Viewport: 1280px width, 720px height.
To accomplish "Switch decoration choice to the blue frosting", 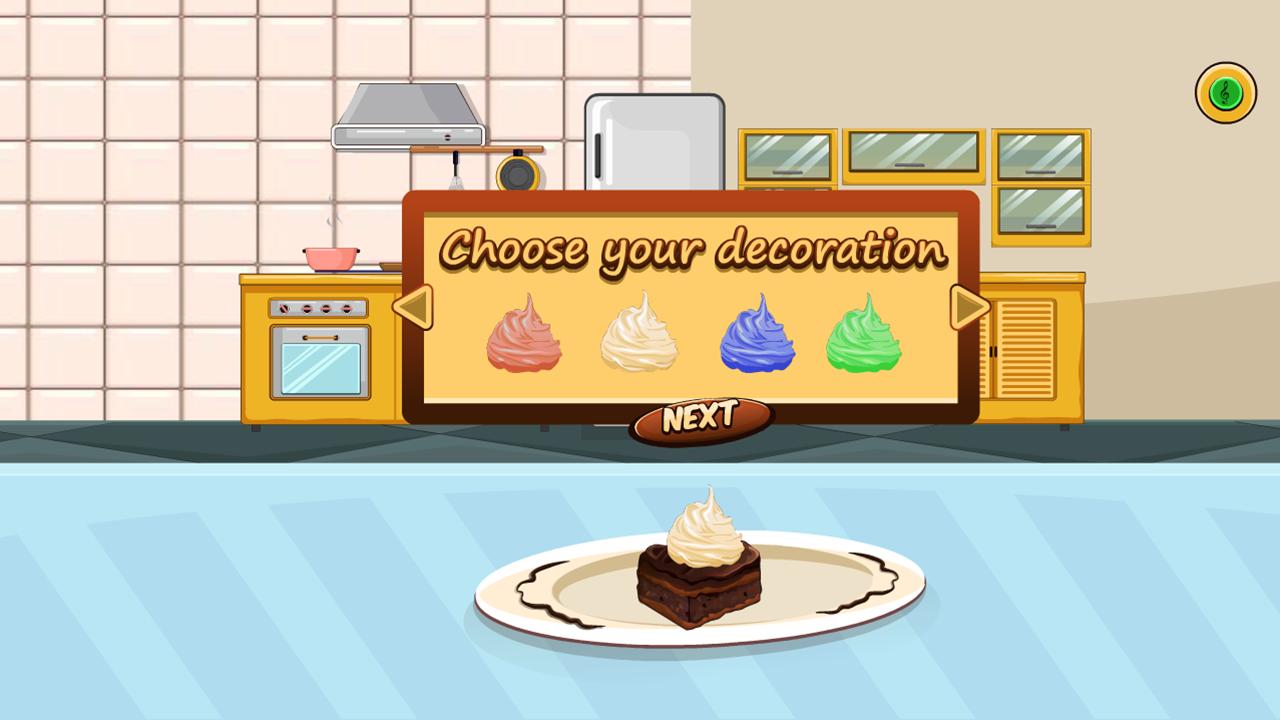I will (x=760, y=335).
